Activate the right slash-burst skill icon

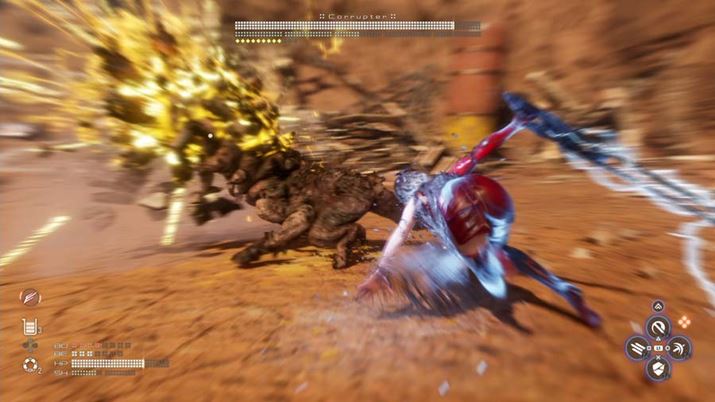679,347
